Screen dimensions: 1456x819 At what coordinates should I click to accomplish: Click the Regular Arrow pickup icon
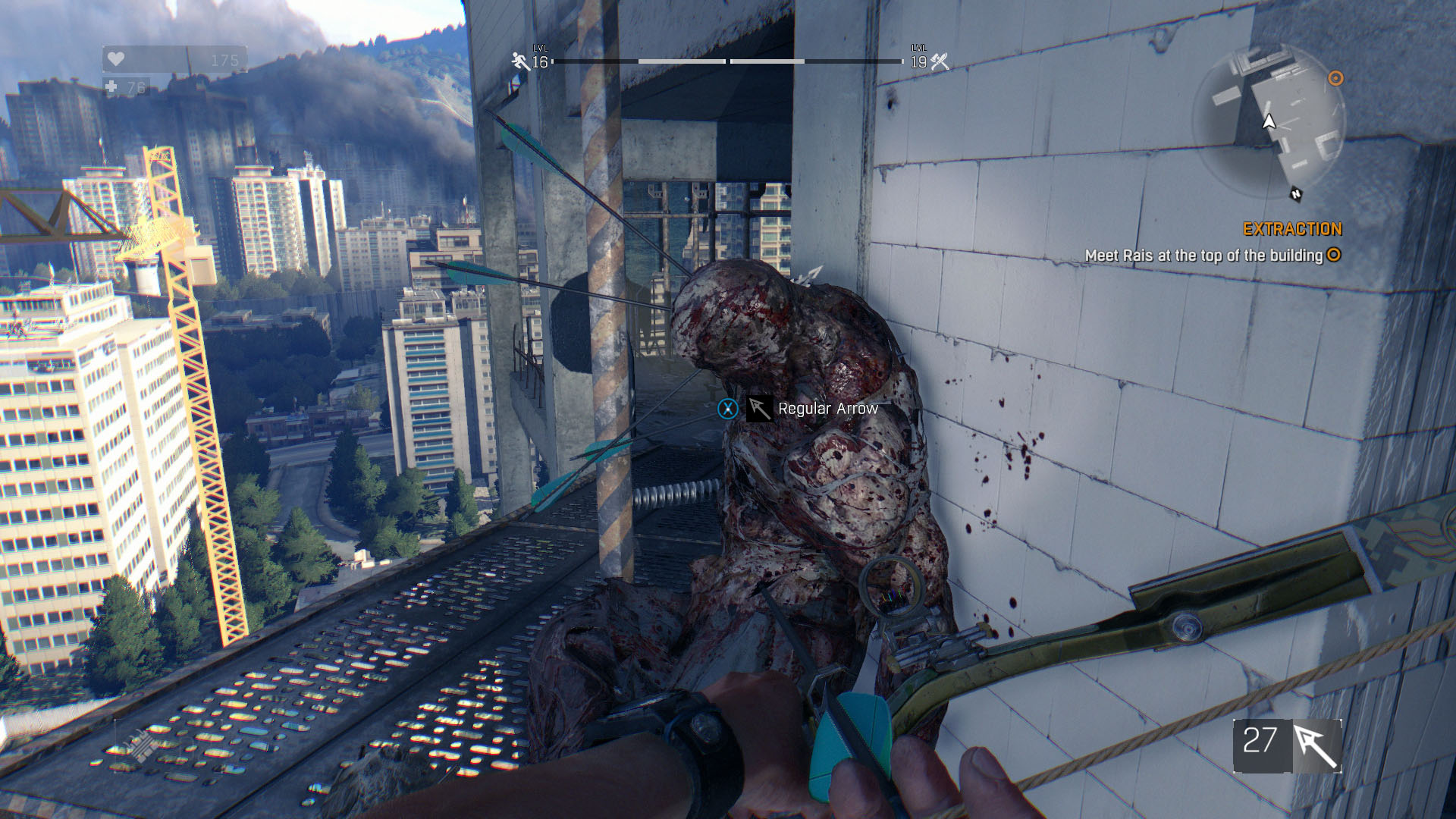pyautogui.click(x=759, y=409)
